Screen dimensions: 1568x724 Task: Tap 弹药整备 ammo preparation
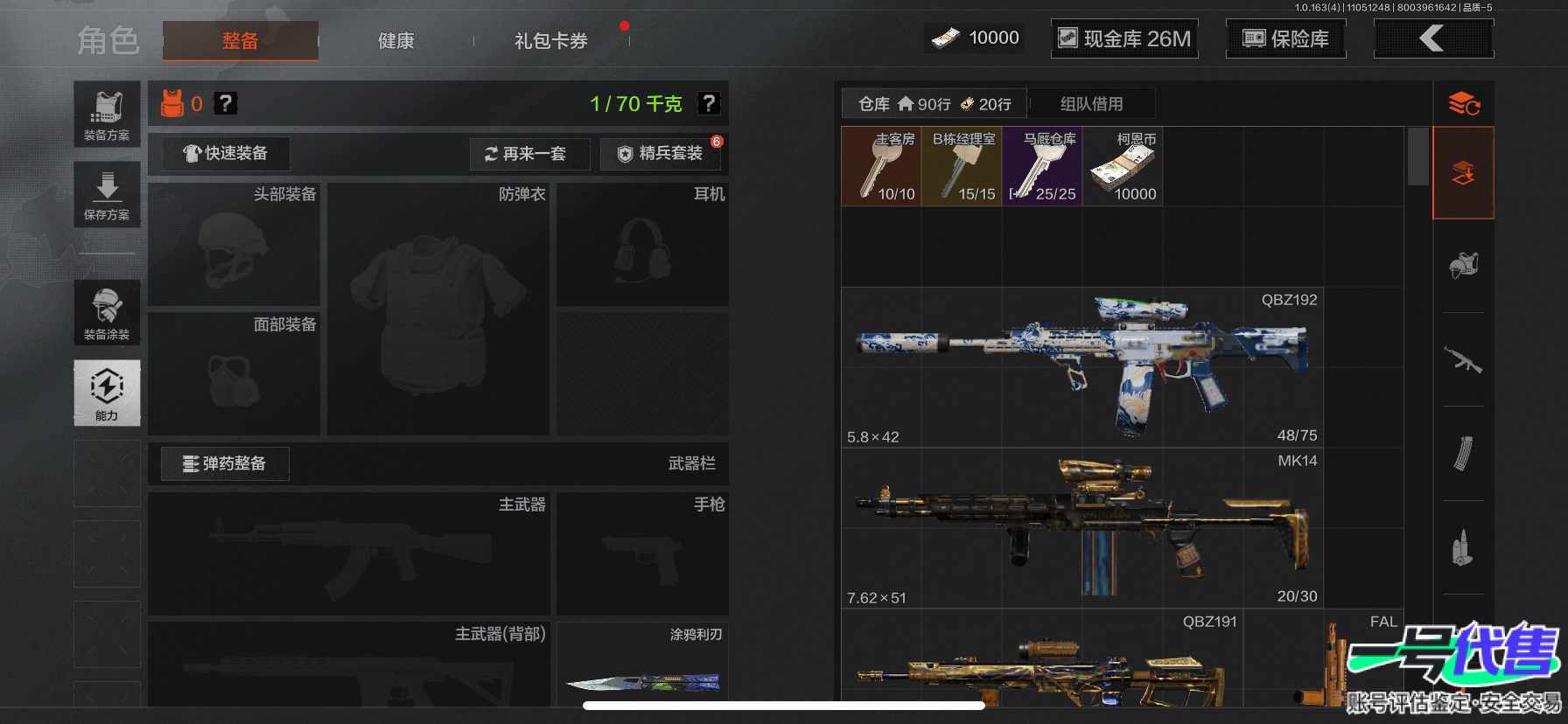tap(225, 463)
